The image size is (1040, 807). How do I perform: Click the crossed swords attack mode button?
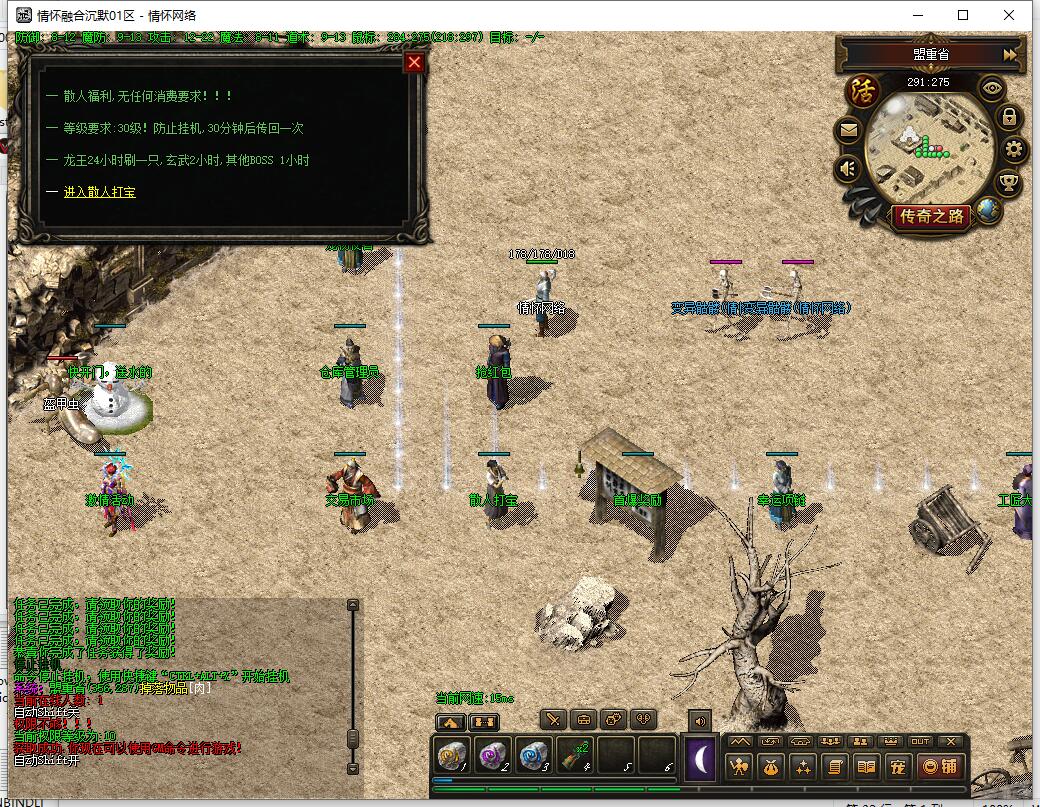554,719
